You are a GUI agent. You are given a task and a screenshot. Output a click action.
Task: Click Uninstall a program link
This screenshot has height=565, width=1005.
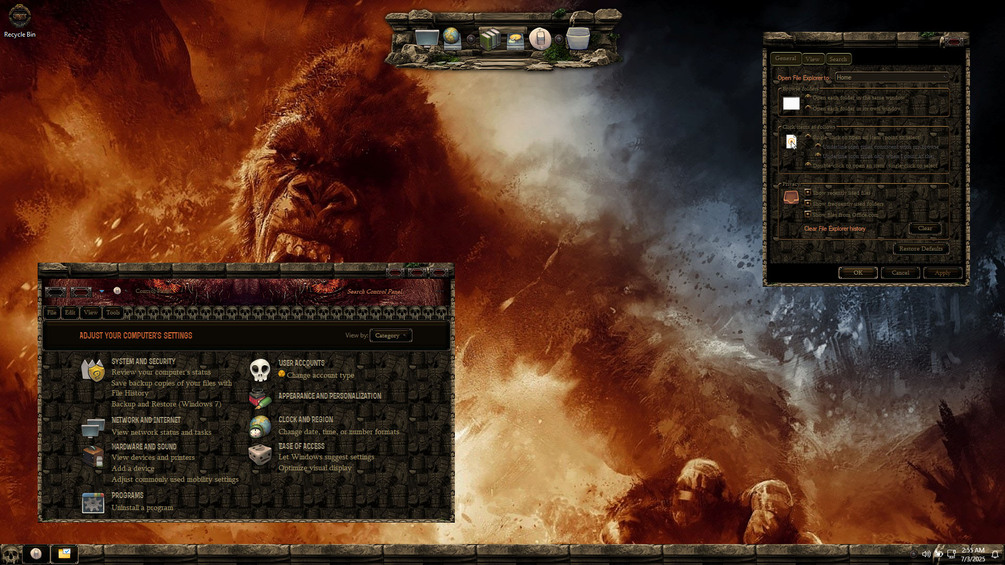tap(142, 508)
